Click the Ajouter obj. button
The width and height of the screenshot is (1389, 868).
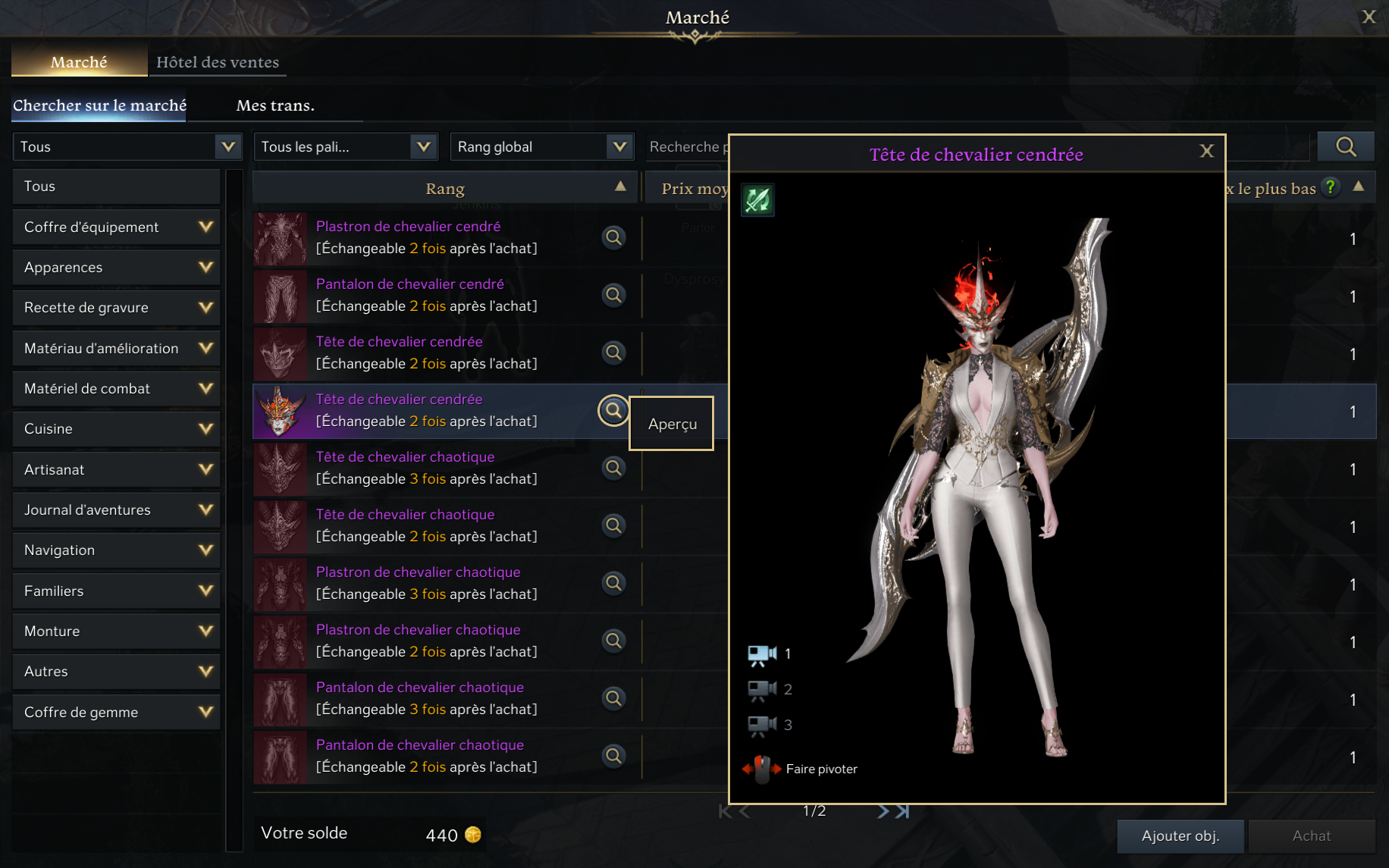pyautogui.click(x=1180, y=835)
